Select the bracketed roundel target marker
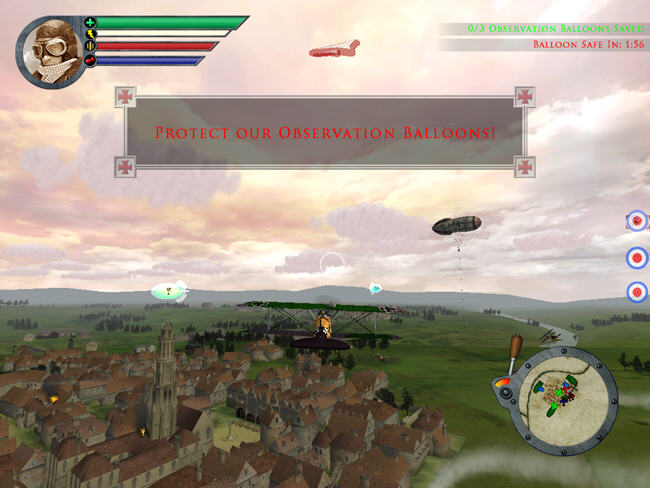Screen dimensions: 650x488 (x=636, y=222)
